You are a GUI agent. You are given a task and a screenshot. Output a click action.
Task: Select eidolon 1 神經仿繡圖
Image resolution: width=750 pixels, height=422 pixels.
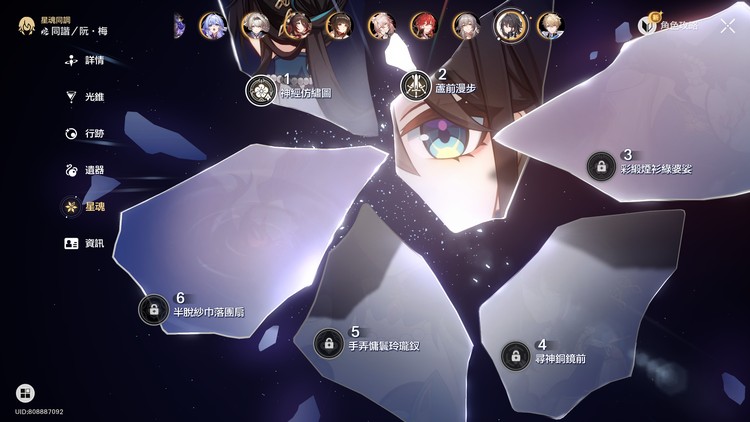(261, 89)
